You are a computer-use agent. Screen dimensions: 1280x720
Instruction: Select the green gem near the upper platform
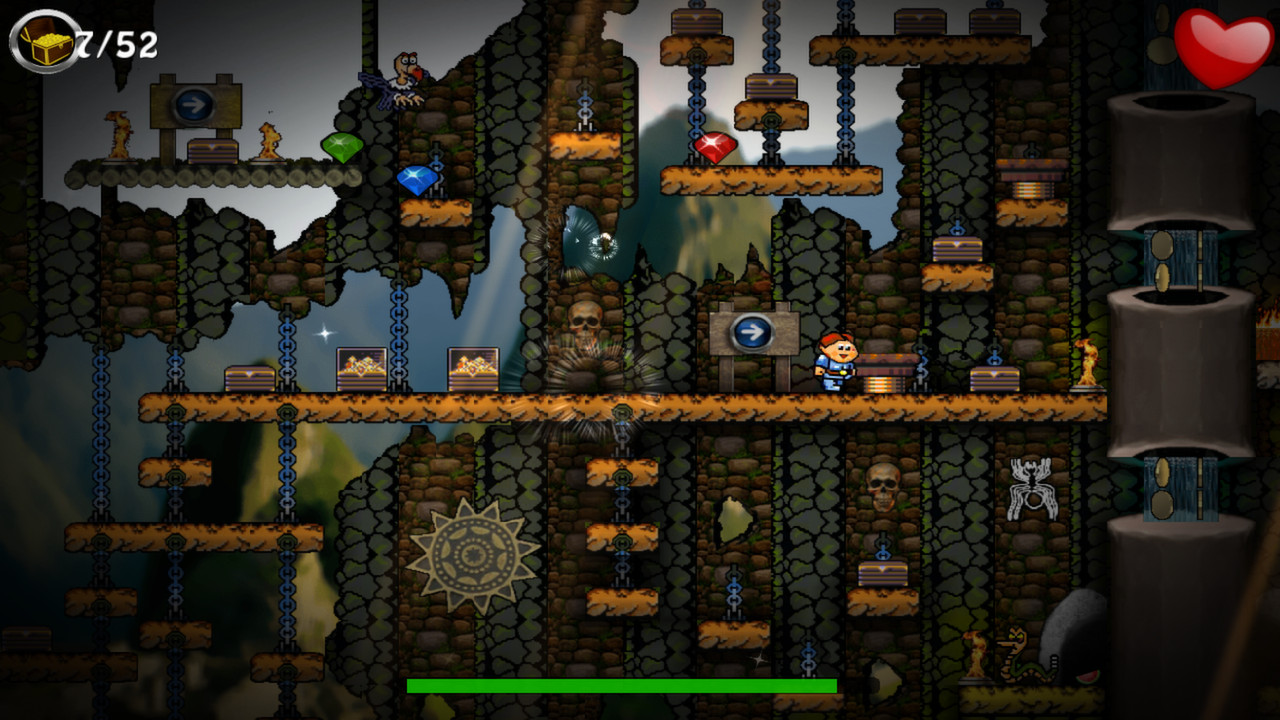340,146
